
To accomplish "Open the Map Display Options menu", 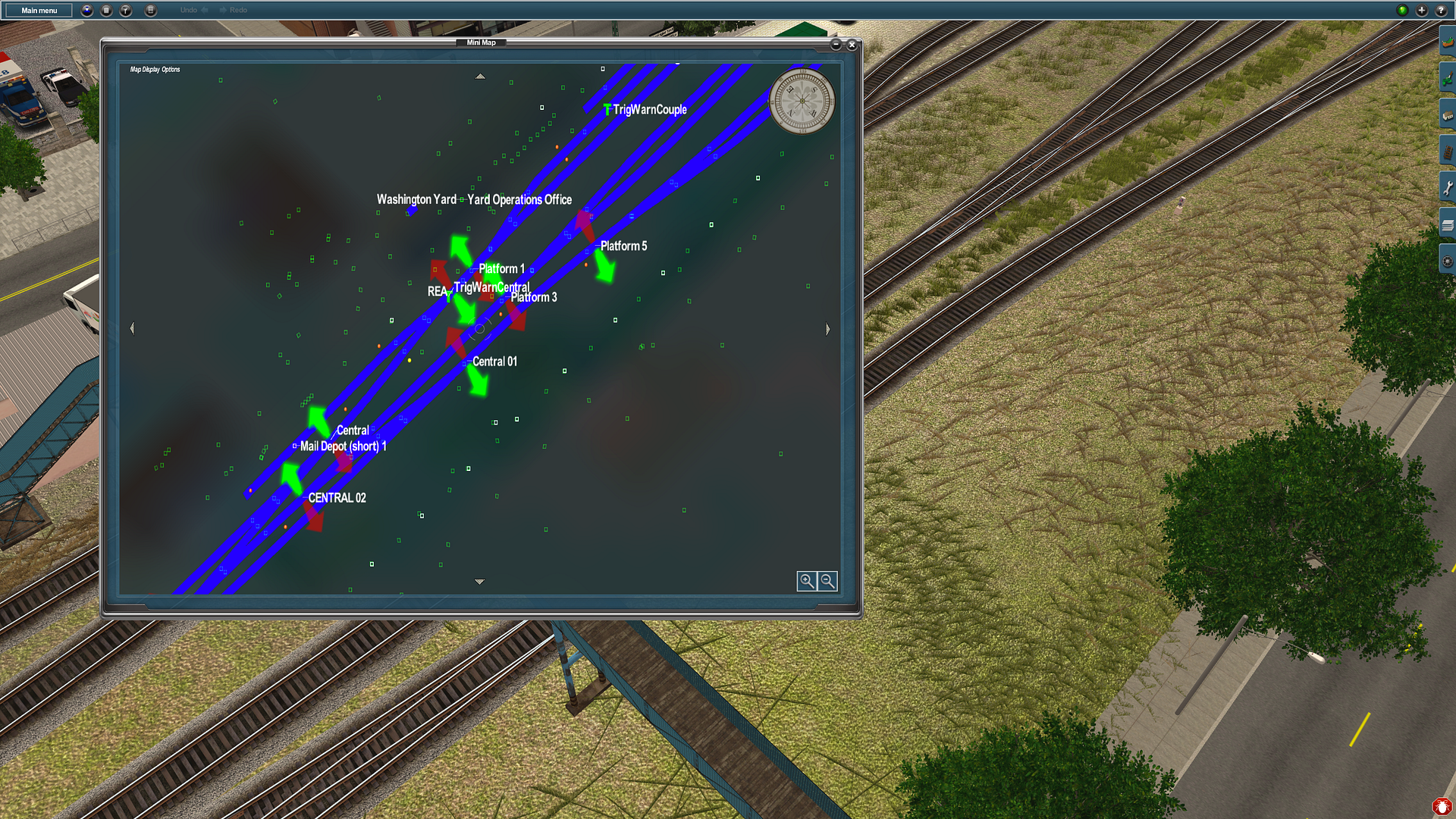I will (x=154, y=68).
